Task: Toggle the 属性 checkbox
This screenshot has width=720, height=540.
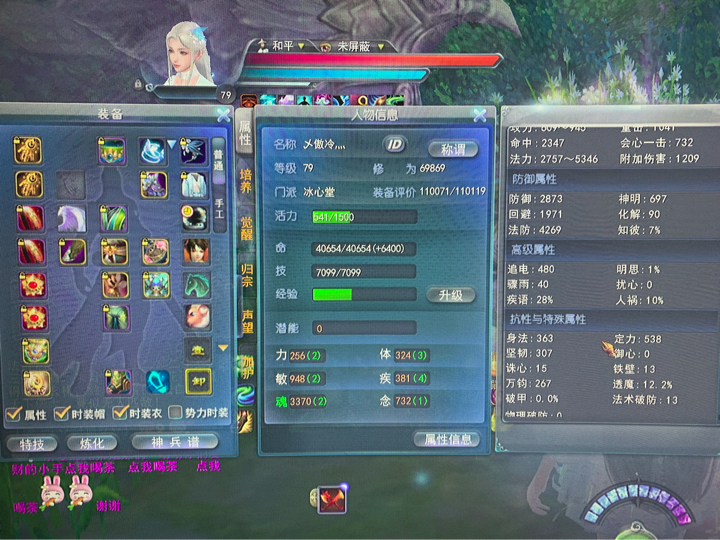Action: click(x=13, y=414)
